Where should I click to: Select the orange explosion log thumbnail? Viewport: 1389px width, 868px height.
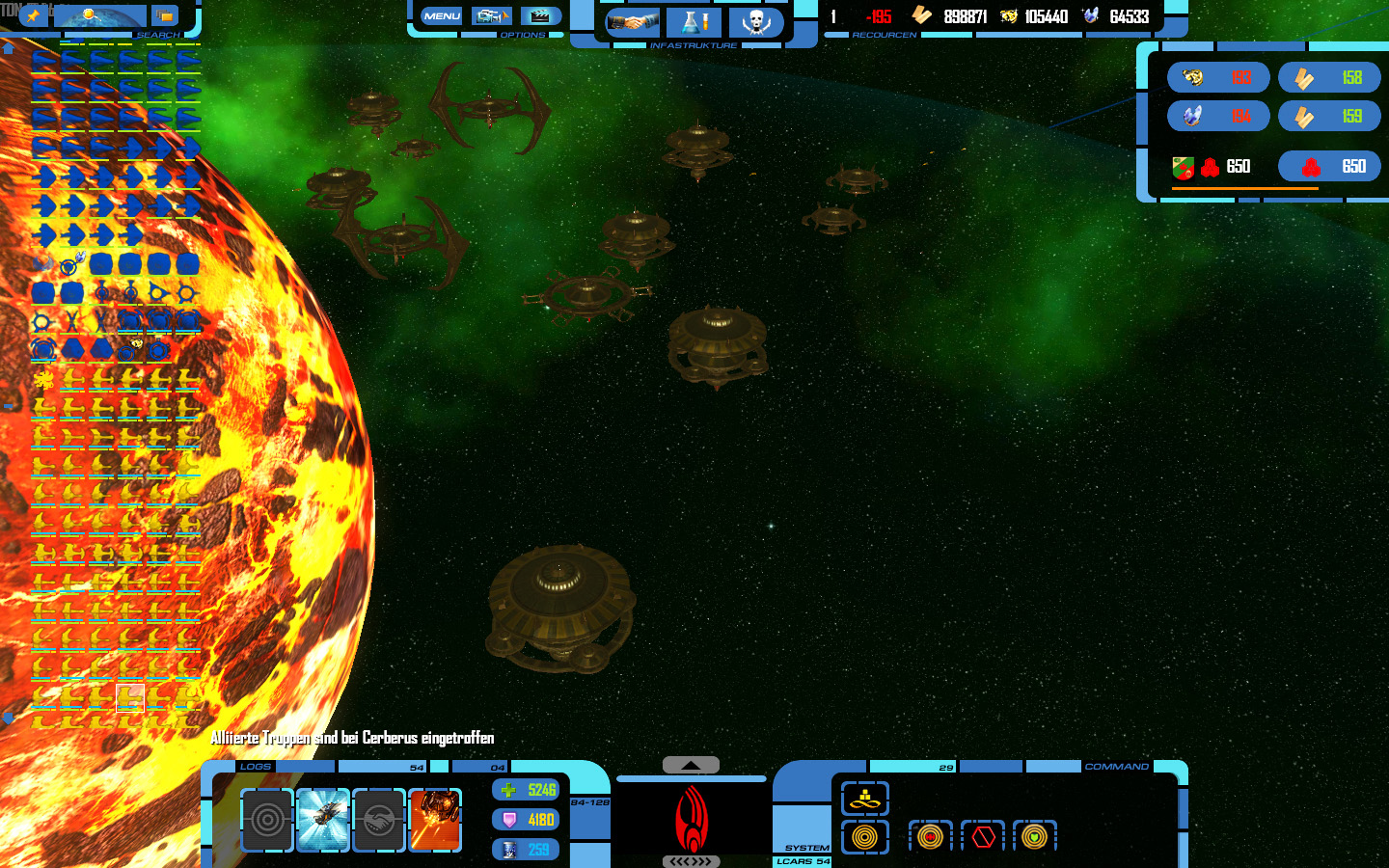(435, 820)
